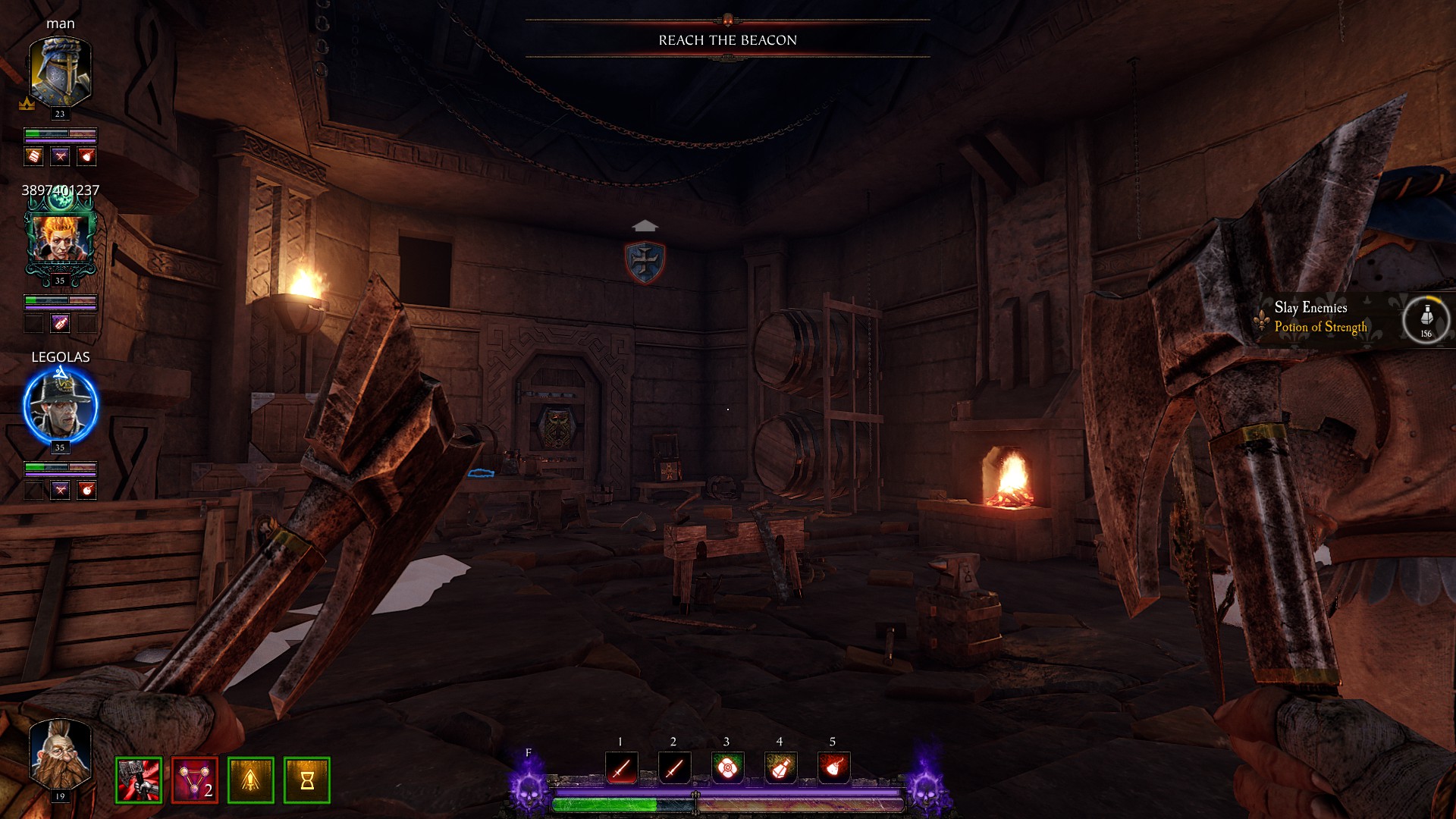Click the potion challenge progress circle
Image resolution: width=1456 pixels, height=819 pixels.
(x=1426, y=319)
